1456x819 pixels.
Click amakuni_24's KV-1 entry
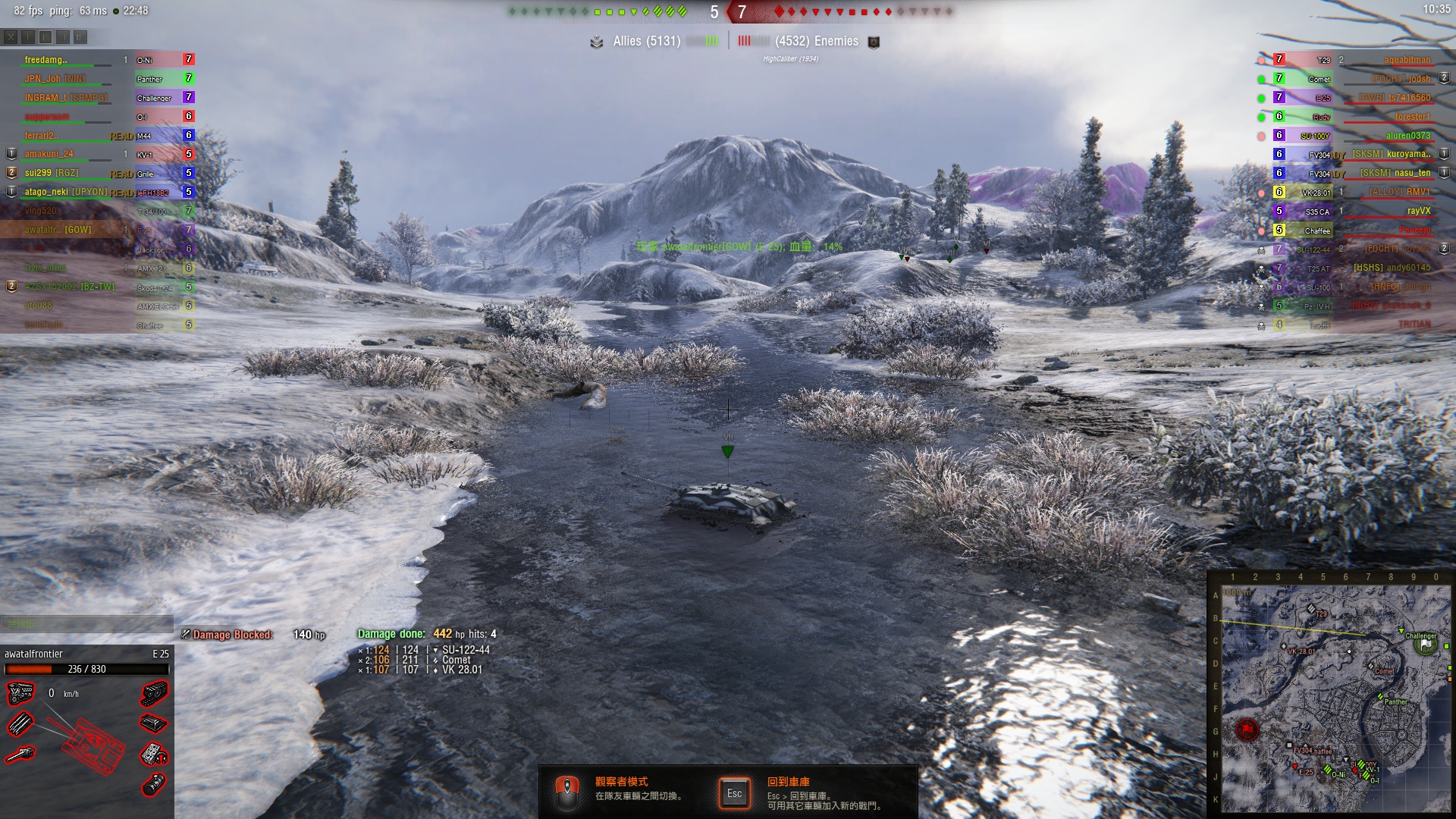[x=99, y=155]
